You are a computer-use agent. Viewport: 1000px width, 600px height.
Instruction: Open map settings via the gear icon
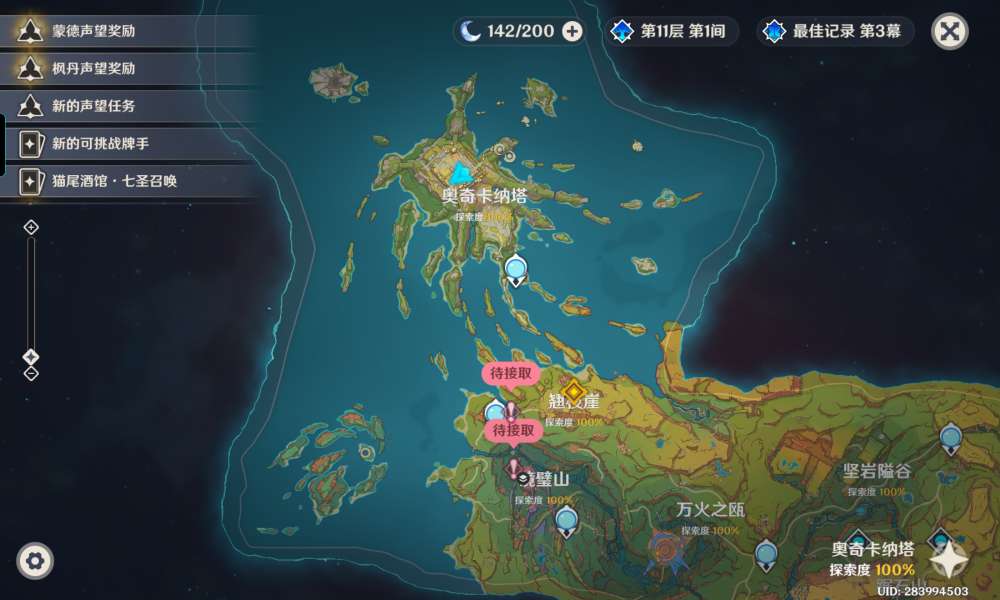35,561
